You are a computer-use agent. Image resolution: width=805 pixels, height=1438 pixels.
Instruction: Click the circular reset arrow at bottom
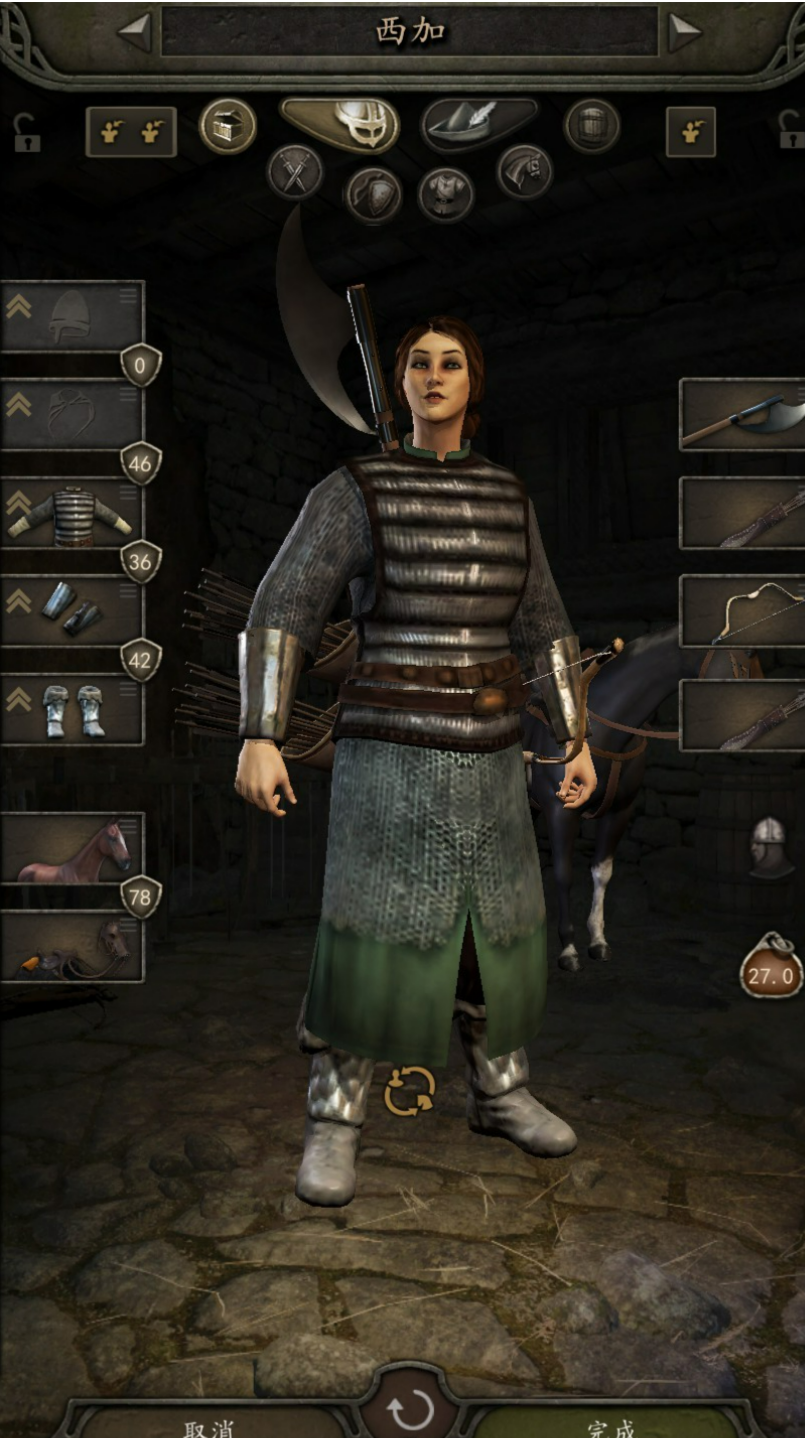[410, 1412]
